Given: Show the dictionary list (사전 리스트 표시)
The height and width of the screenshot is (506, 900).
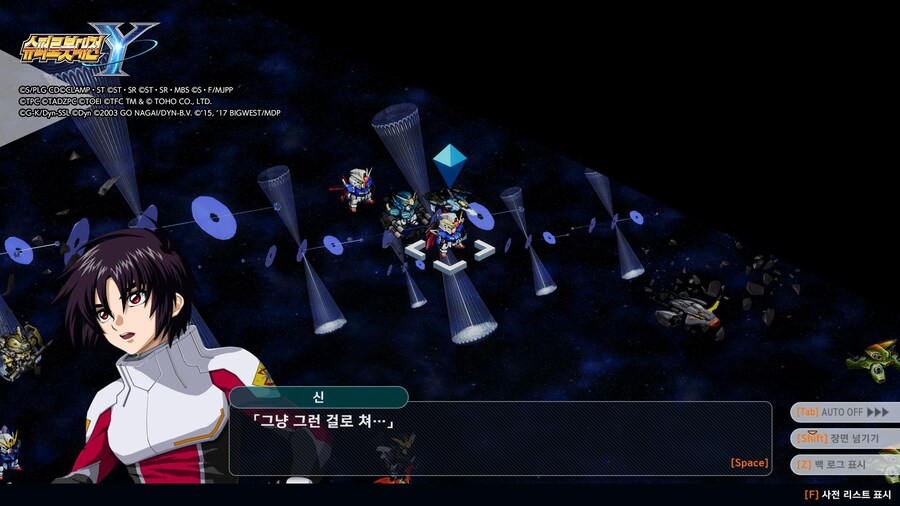Looking at the screenshot, I should click(x=847, y=494).
